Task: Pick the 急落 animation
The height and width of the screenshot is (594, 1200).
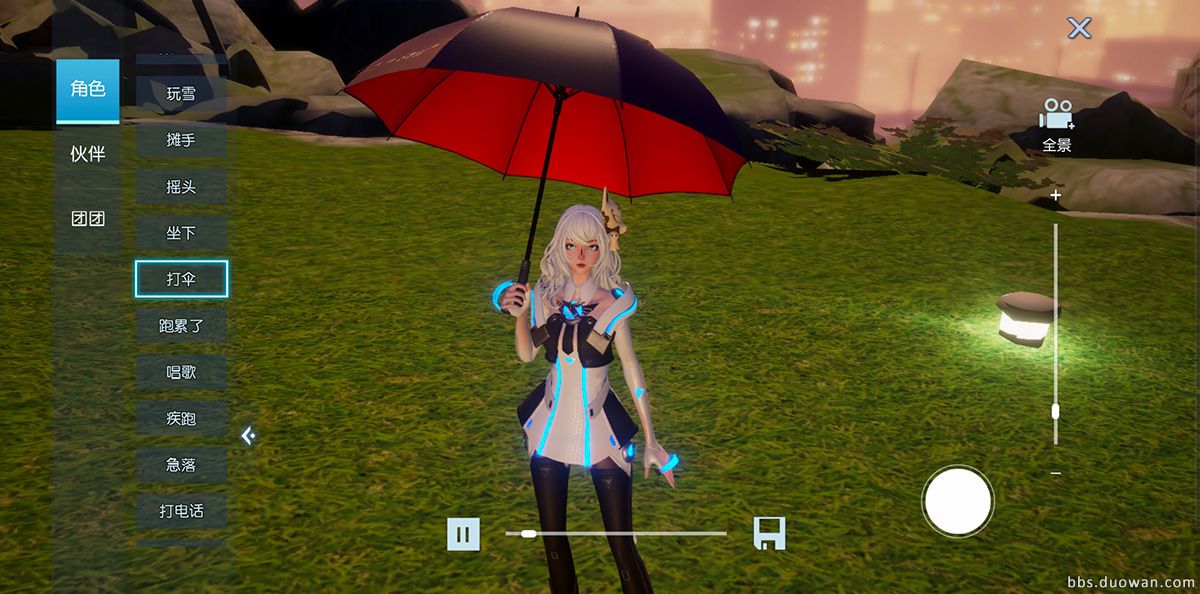Action: point(181,465)
